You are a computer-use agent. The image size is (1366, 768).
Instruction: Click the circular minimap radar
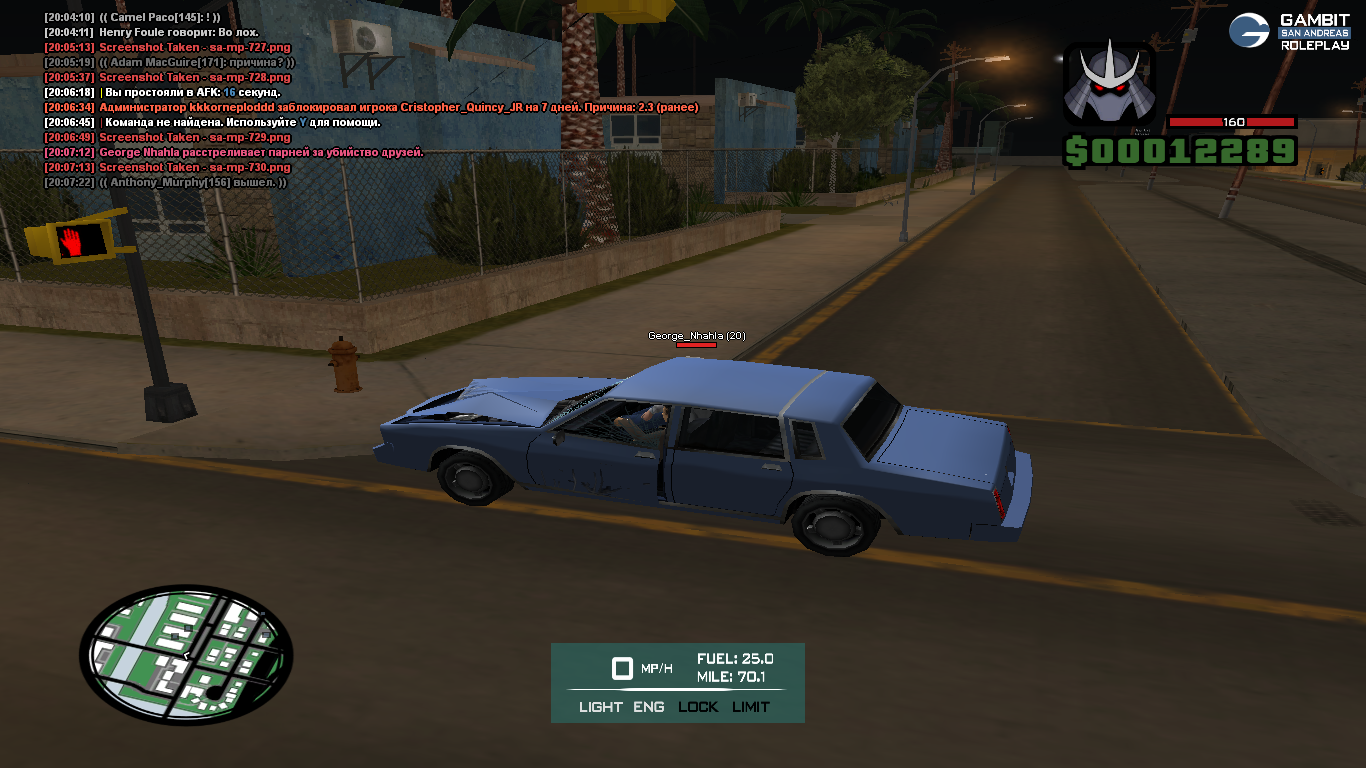coord(186,655)
